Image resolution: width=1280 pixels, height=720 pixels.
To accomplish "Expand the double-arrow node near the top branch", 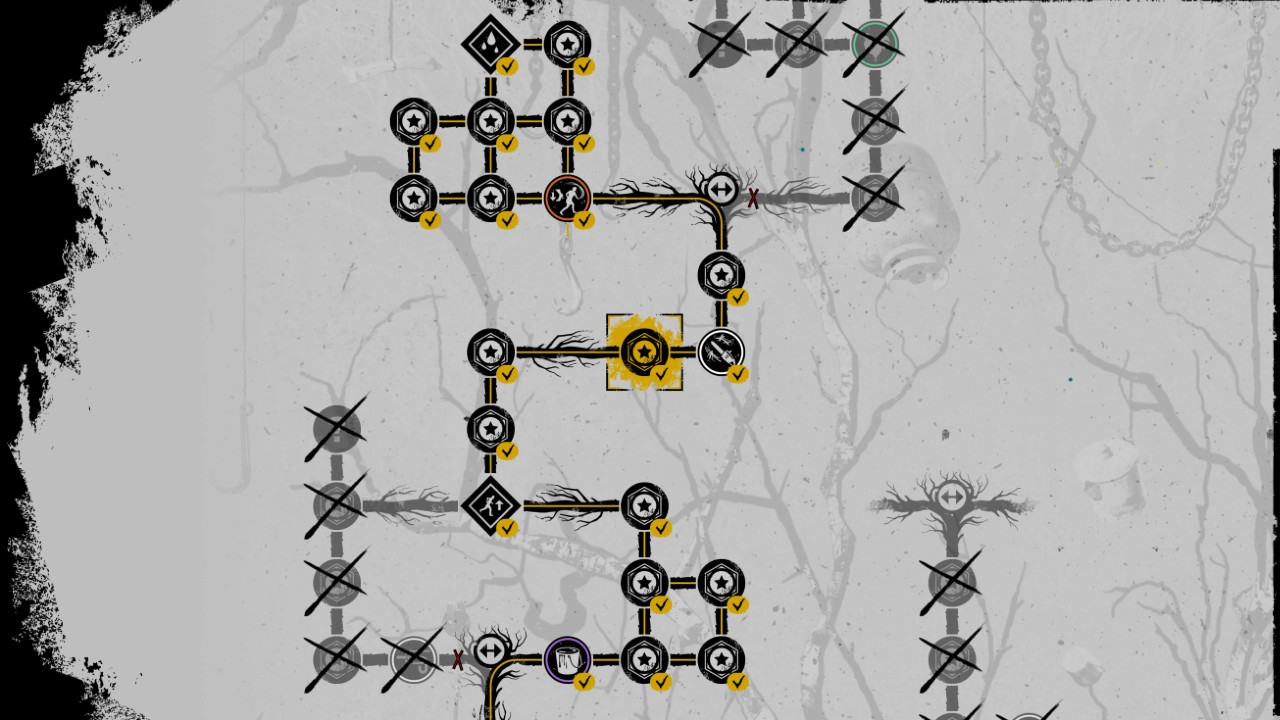I will 722,188.
